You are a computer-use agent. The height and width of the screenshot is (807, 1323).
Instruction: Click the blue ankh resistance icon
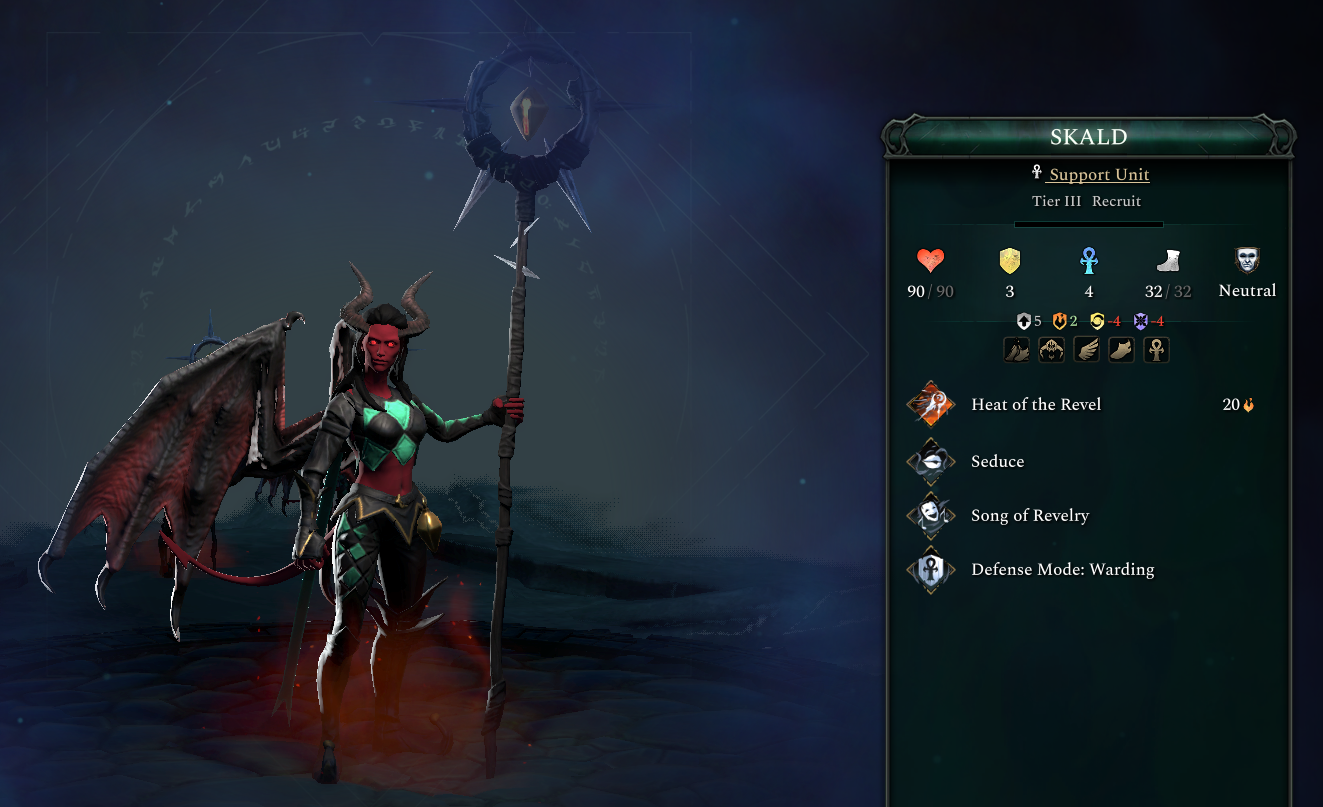coord(1088,262)
